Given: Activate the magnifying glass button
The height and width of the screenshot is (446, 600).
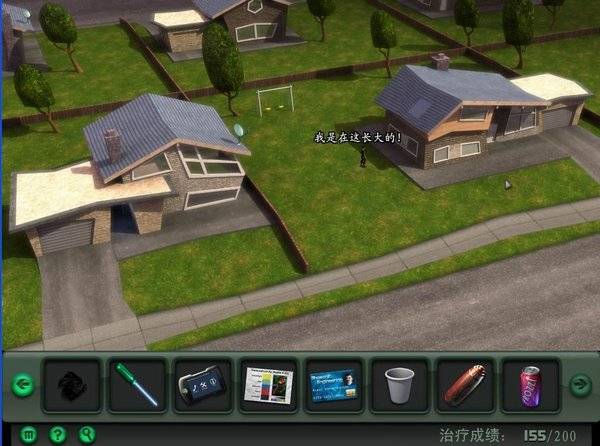Looking at the screenshot, I should click(86, 435).
